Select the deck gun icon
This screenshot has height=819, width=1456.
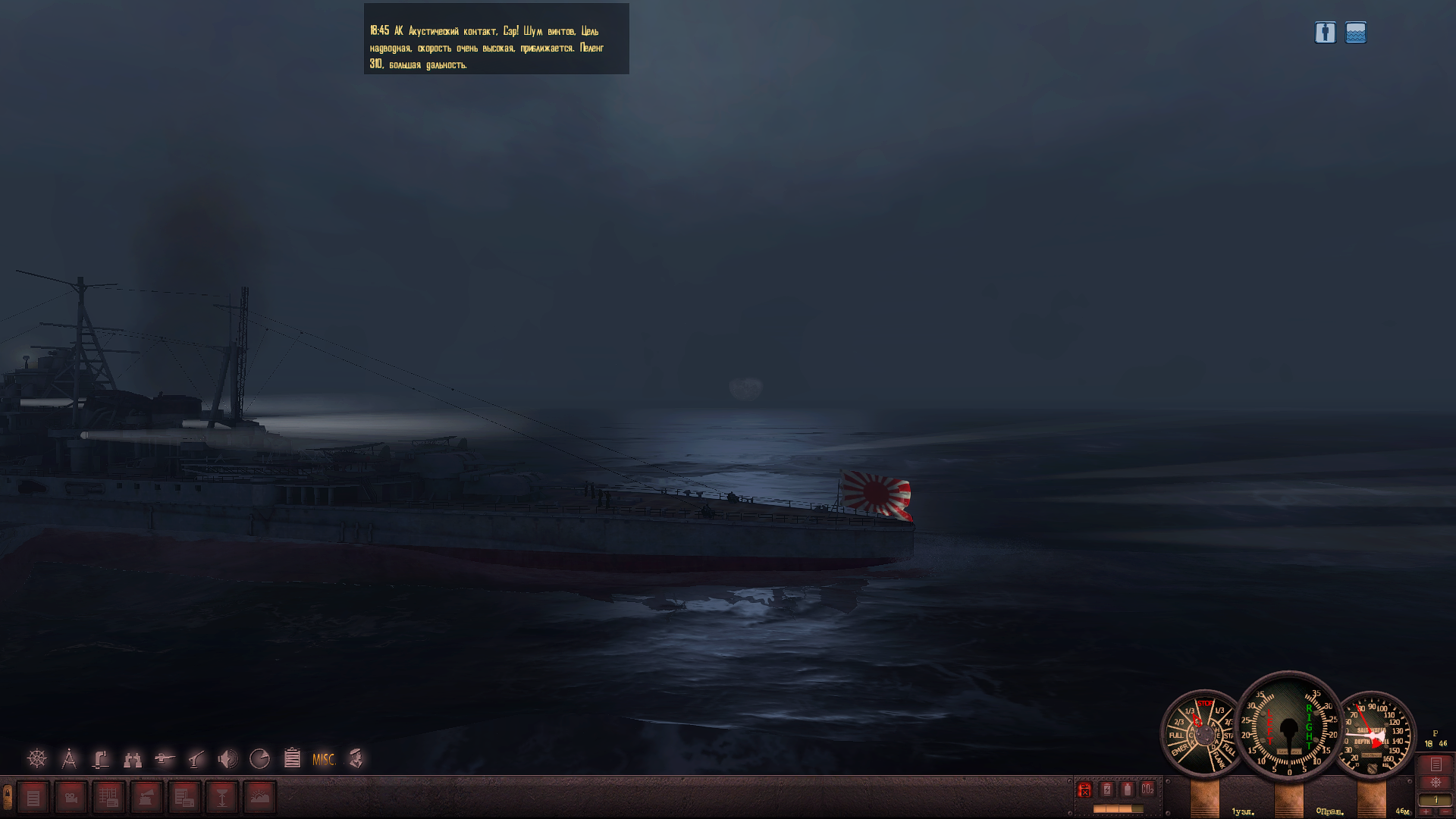pos(196,758)
